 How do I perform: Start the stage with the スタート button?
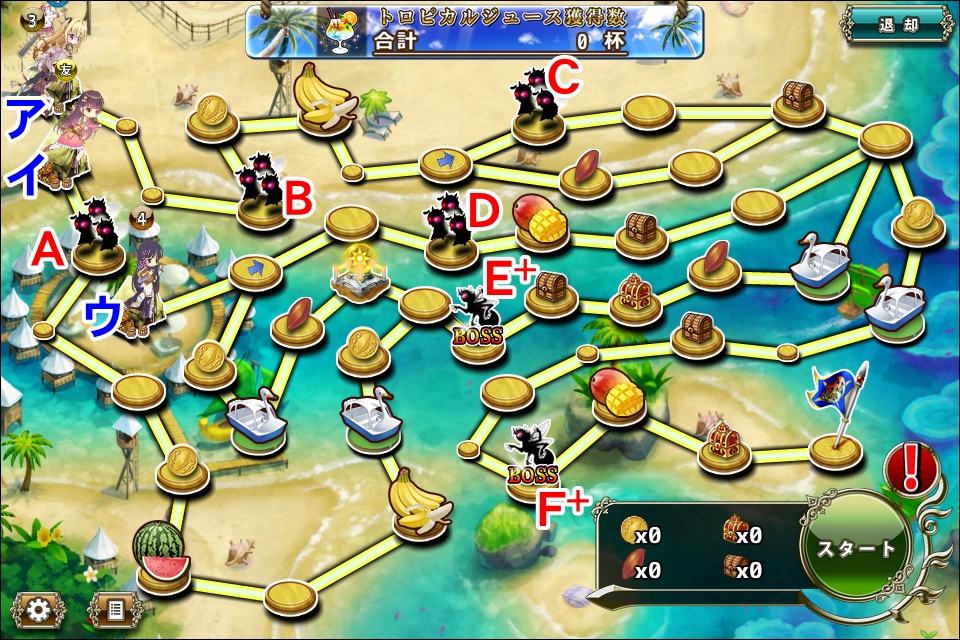tap(856, 548)
